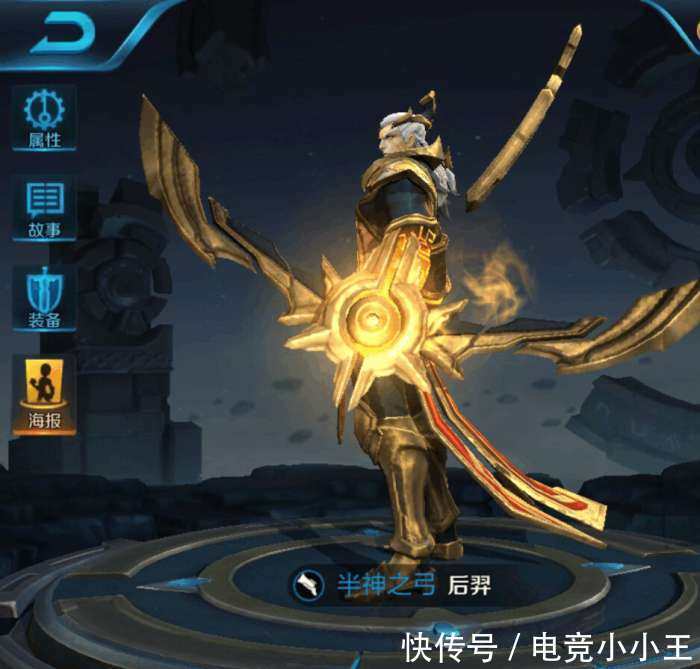The height and width of the screenshot is (669, 700).
Task: Open the 属性 attributes panel
Action: 44,118
